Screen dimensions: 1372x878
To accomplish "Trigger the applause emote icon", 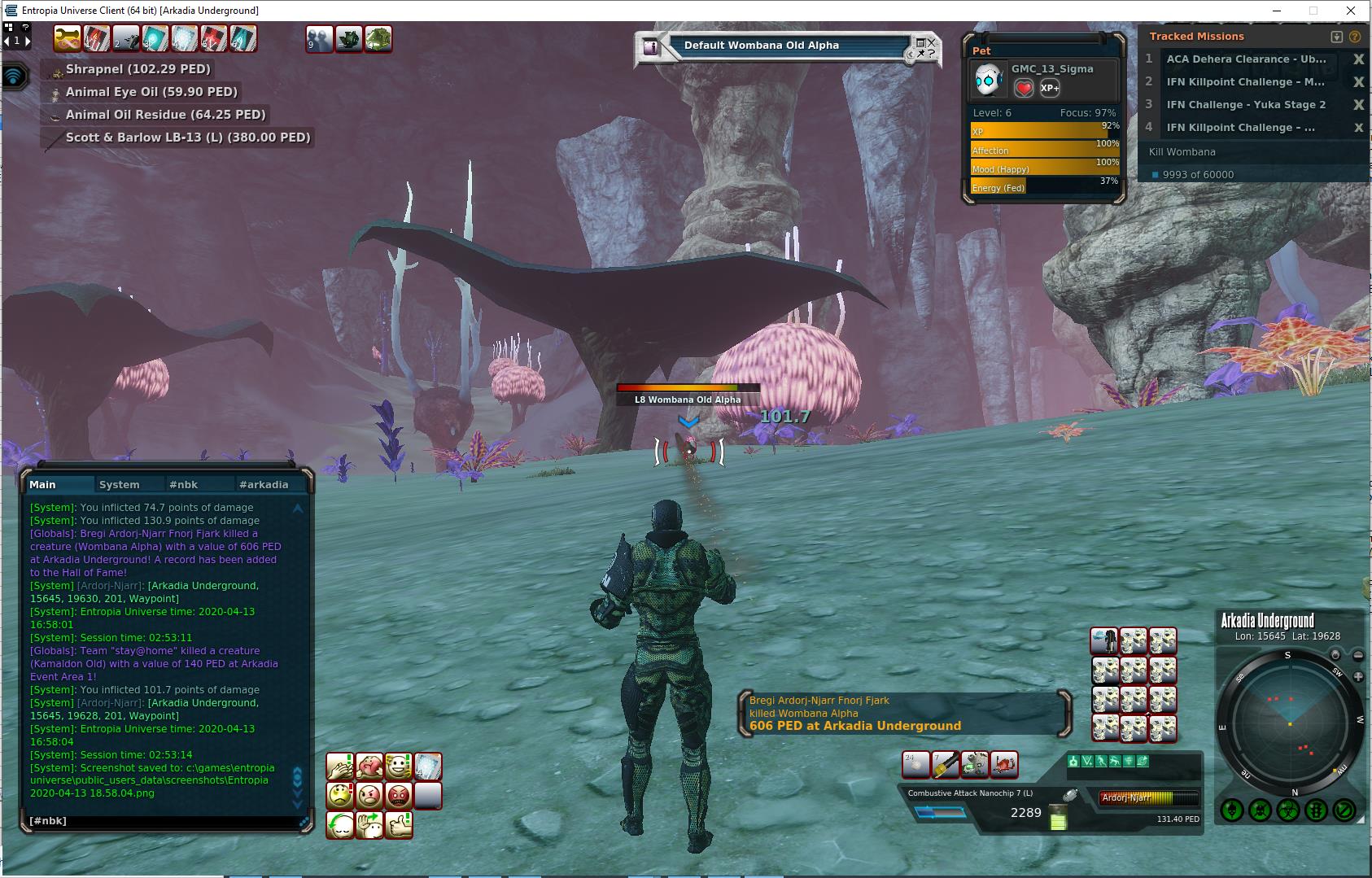I will (340, 766).
